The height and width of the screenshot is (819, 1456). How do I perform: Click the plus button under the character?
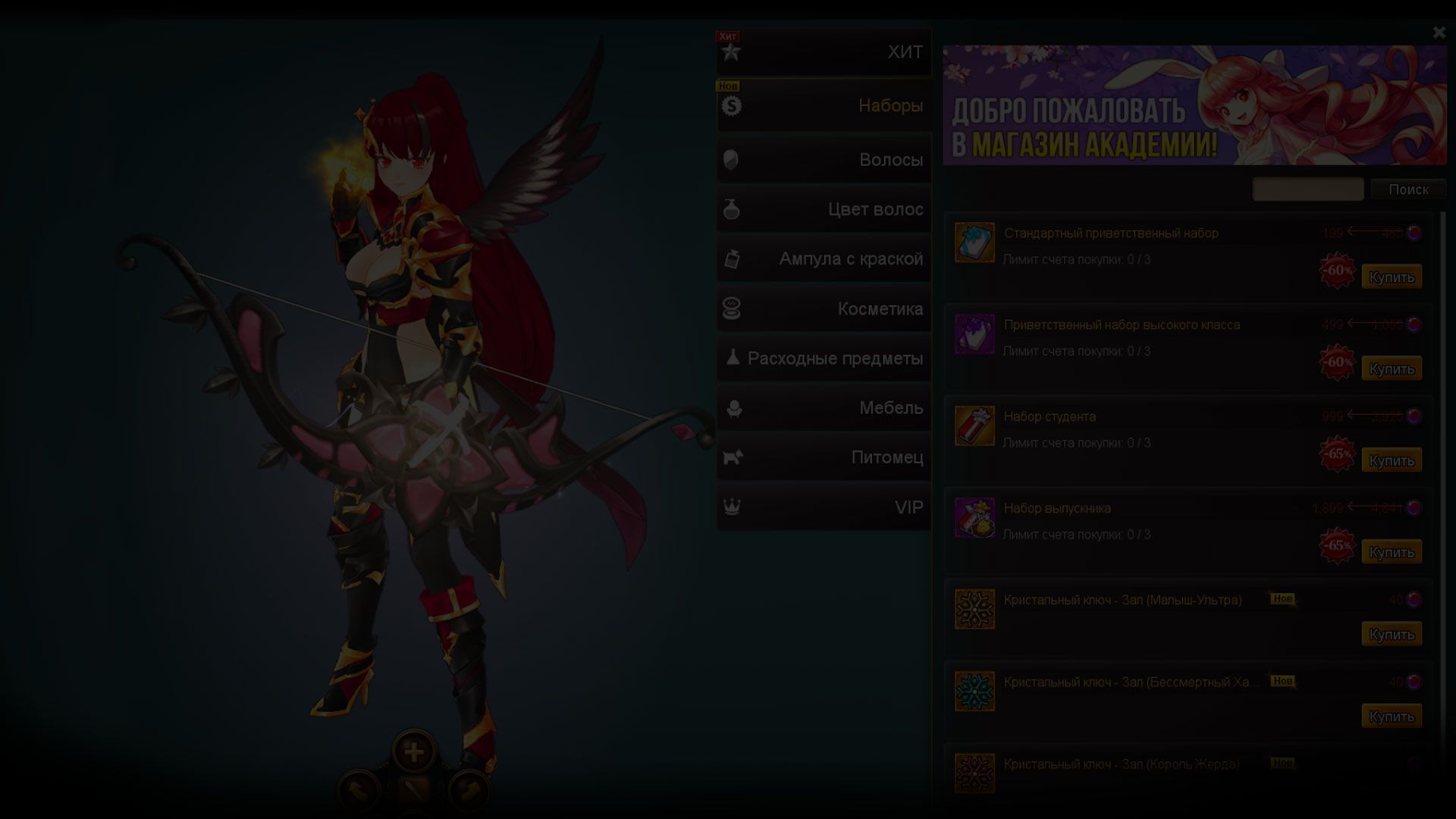413,752
